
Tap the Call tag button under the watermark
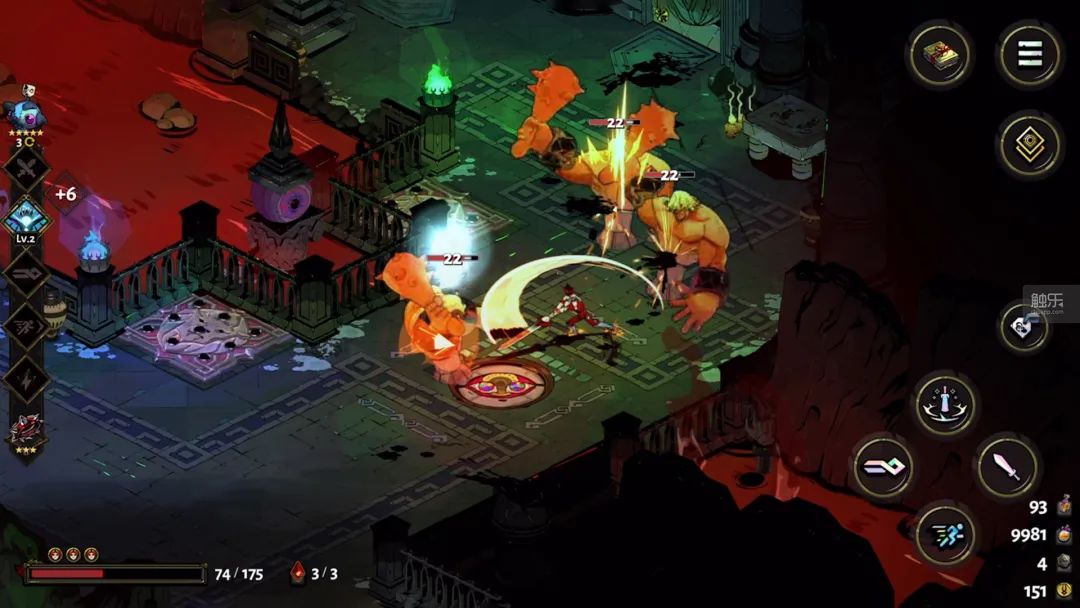(x=1024, y=327)
